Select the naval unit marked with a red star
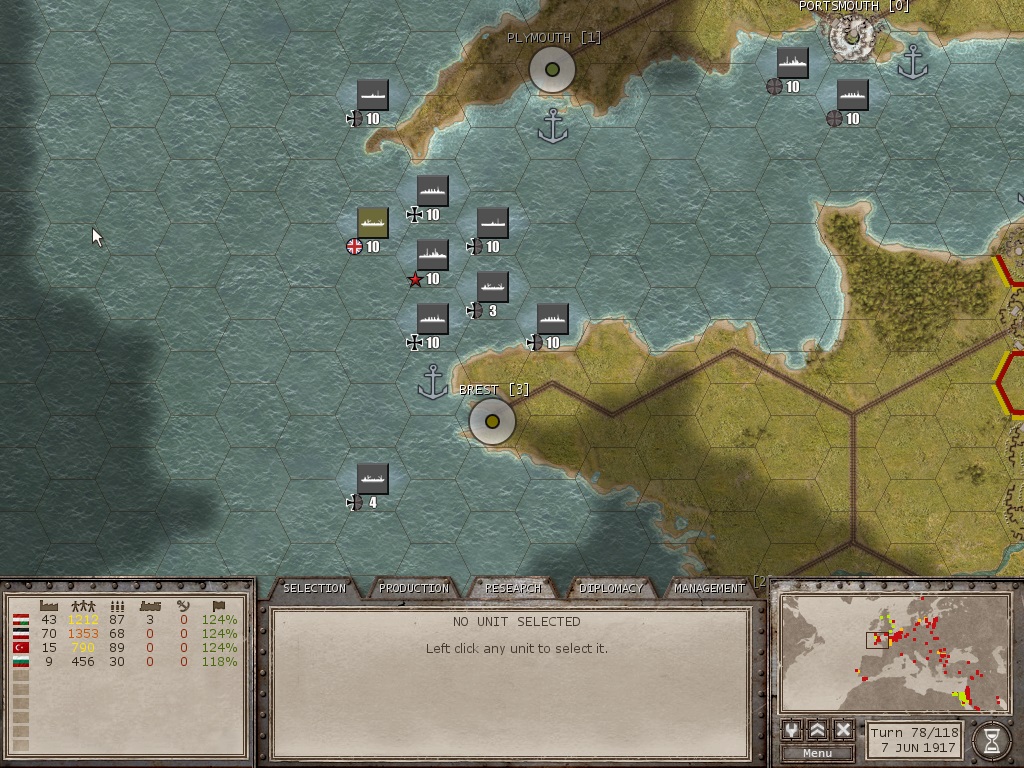Screen dimensions: 1024x768 click(x=432, y=255)
